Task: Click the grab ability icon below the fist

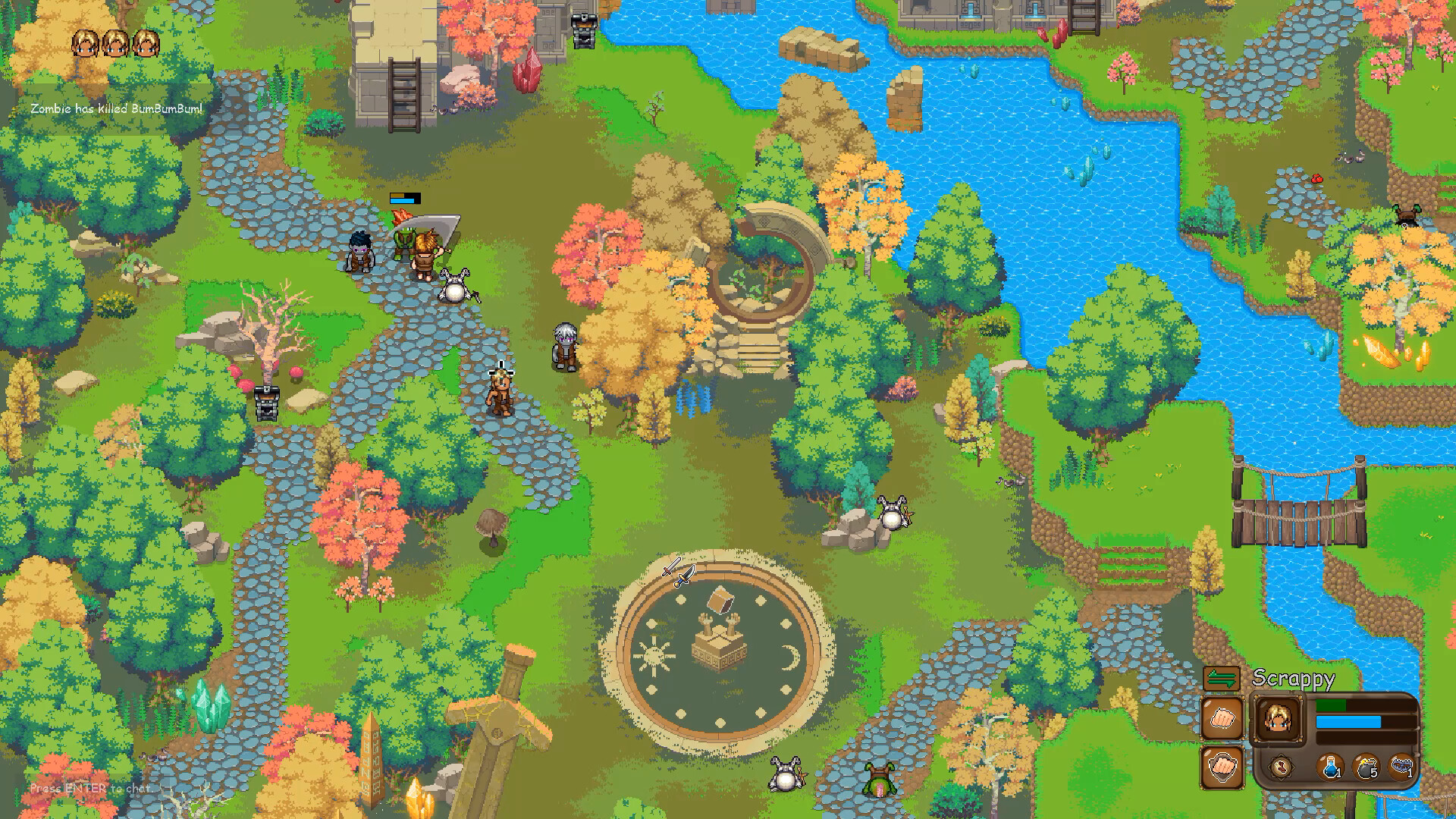Action: (1222, 766)
